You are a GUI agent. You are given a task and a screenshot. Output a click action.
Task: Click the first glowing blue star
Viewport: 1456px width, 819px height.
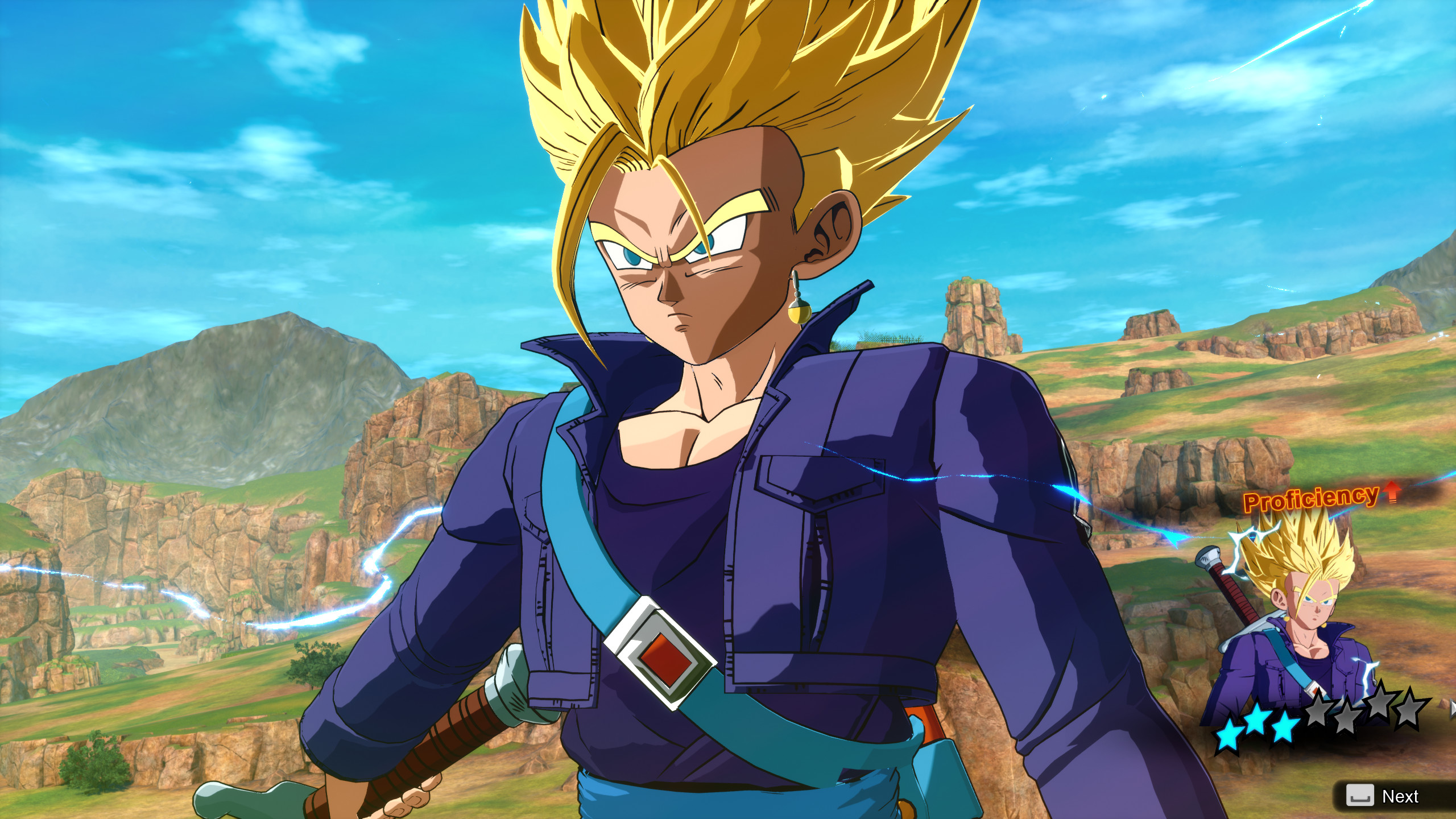tap(1229, 734)
